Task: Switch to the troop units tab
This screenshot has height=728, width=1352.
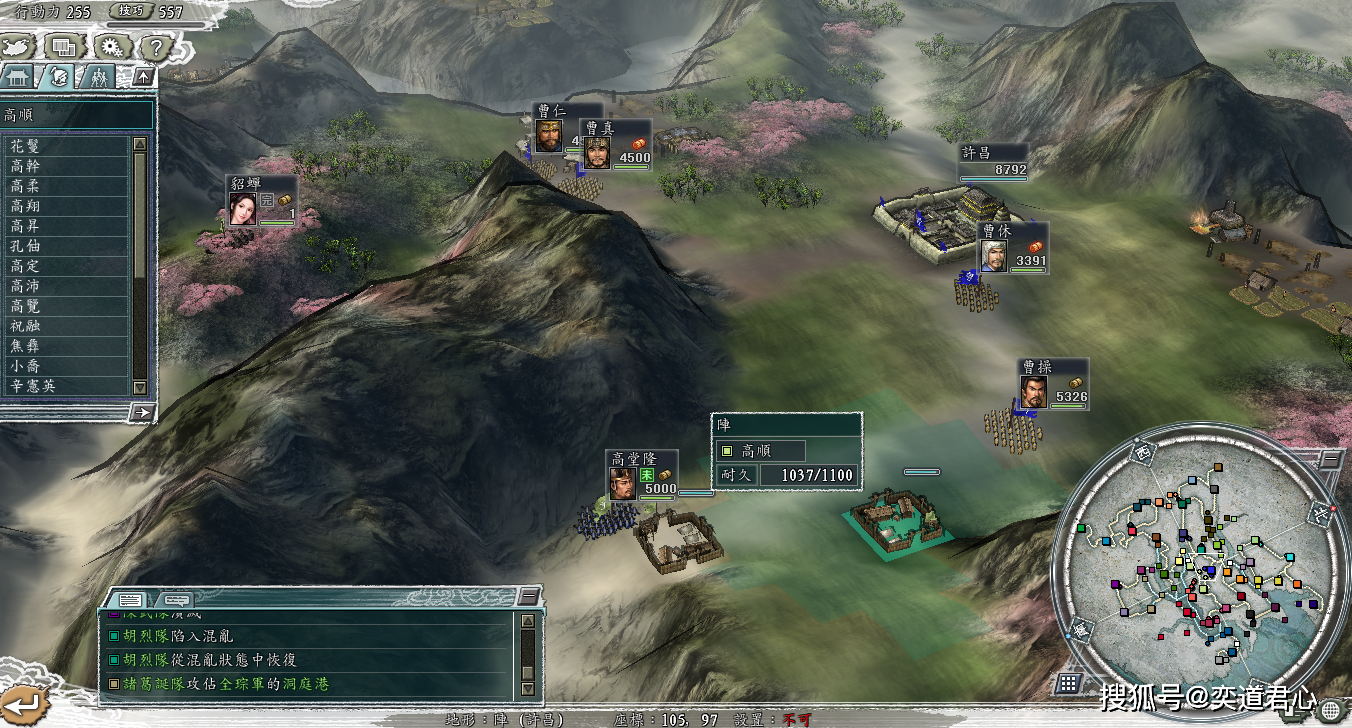Action: point(98,76)
